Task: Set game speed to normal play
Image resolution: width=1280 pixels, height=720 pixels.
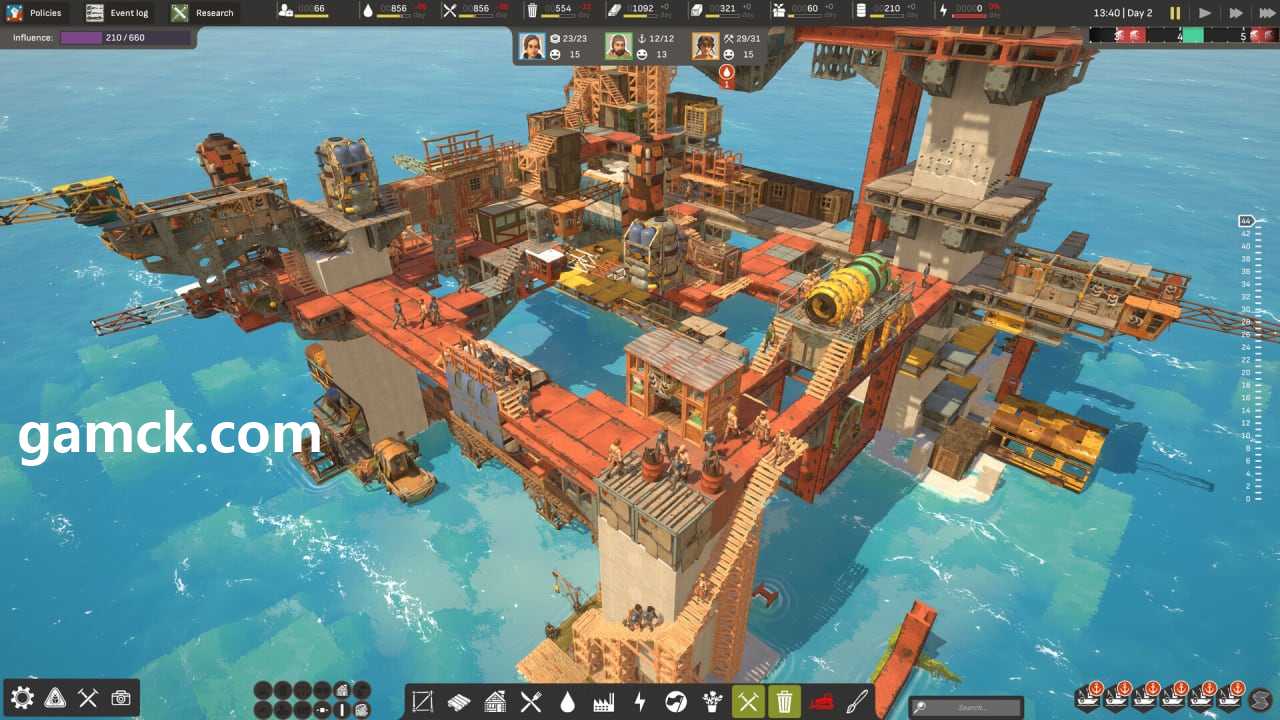Action: point(1205,13)
